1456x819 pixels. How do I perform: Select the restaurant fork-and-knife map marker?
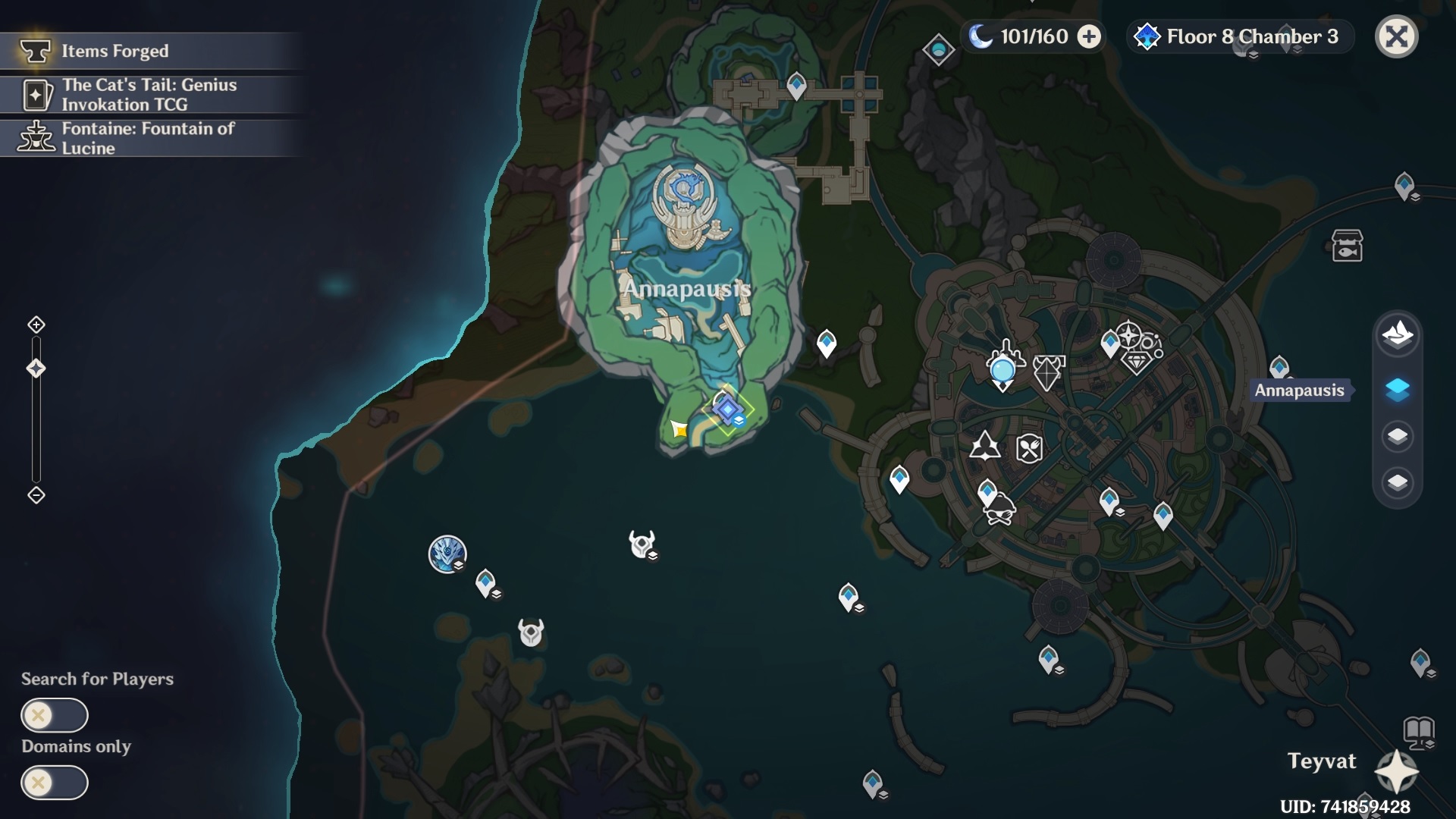coord(1029,448)
